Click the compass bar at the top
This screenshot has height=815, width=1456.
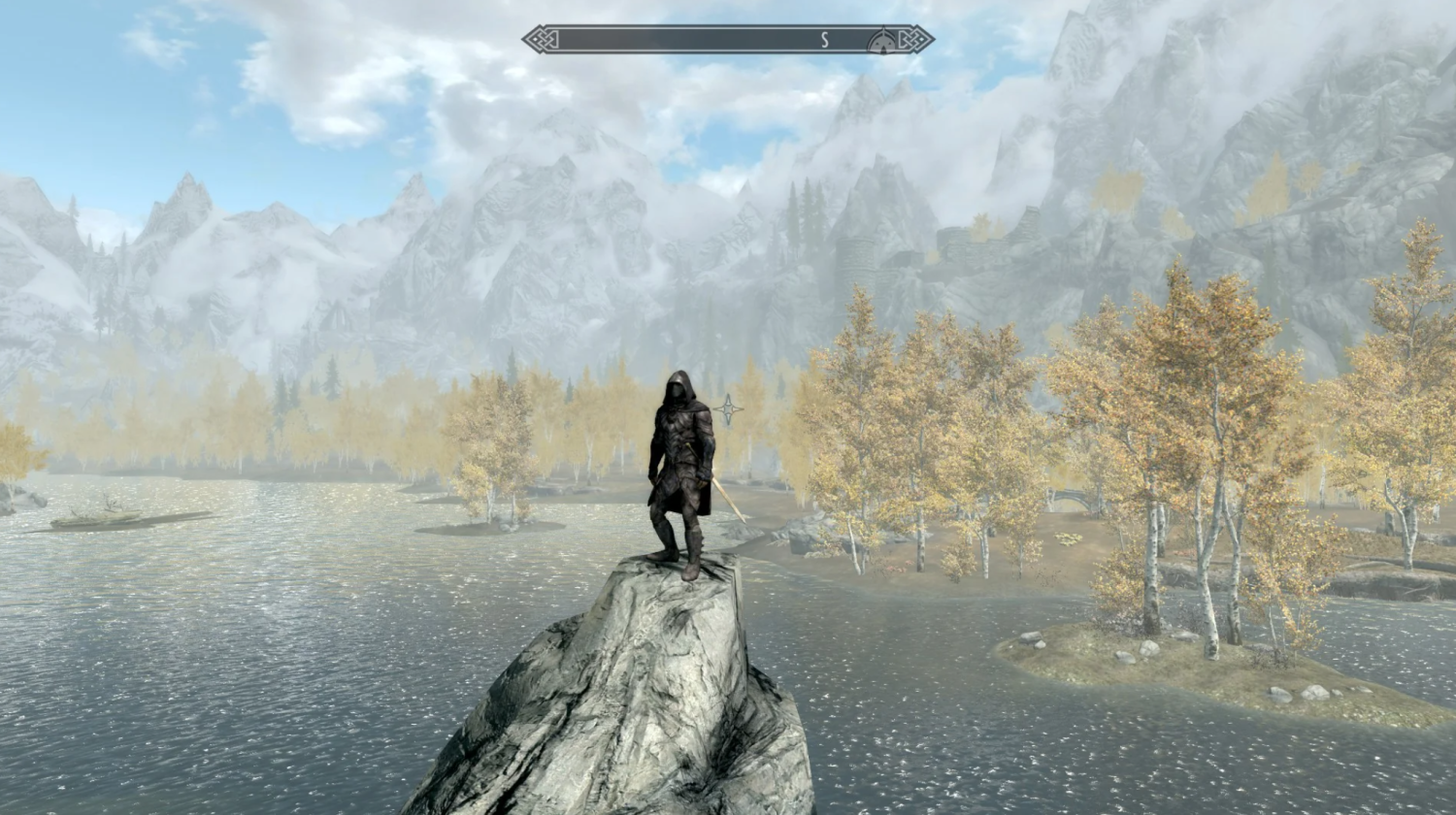(699, 40)
